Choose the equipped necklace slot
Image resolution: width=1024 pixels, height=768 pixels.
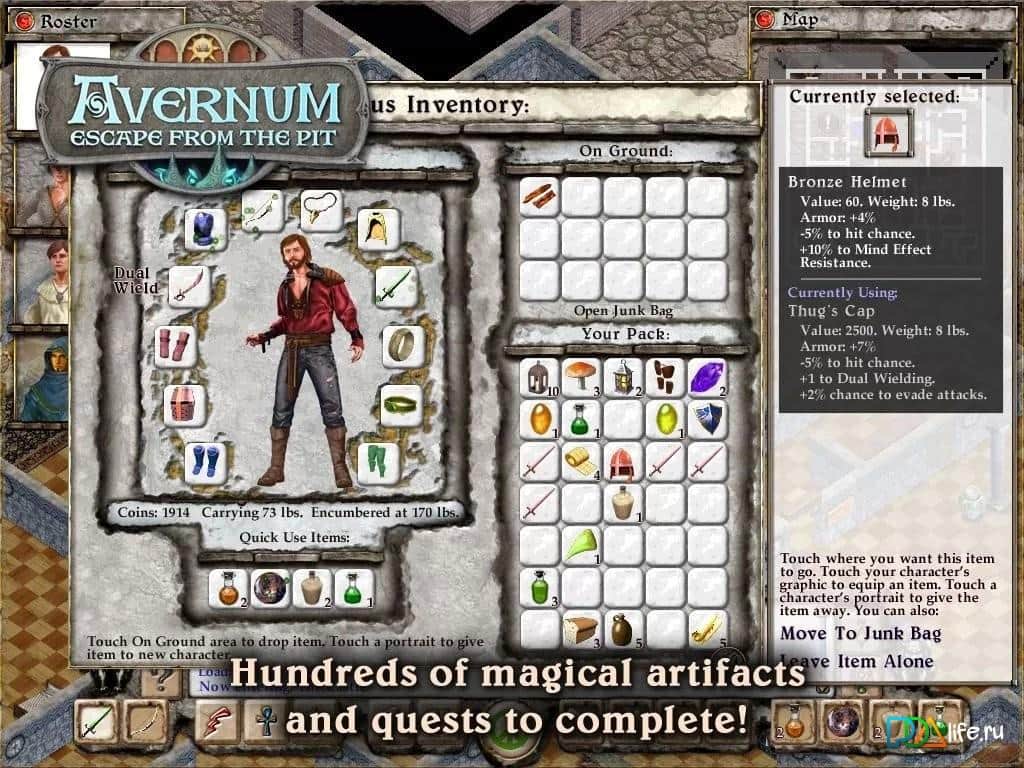[321, 210]
